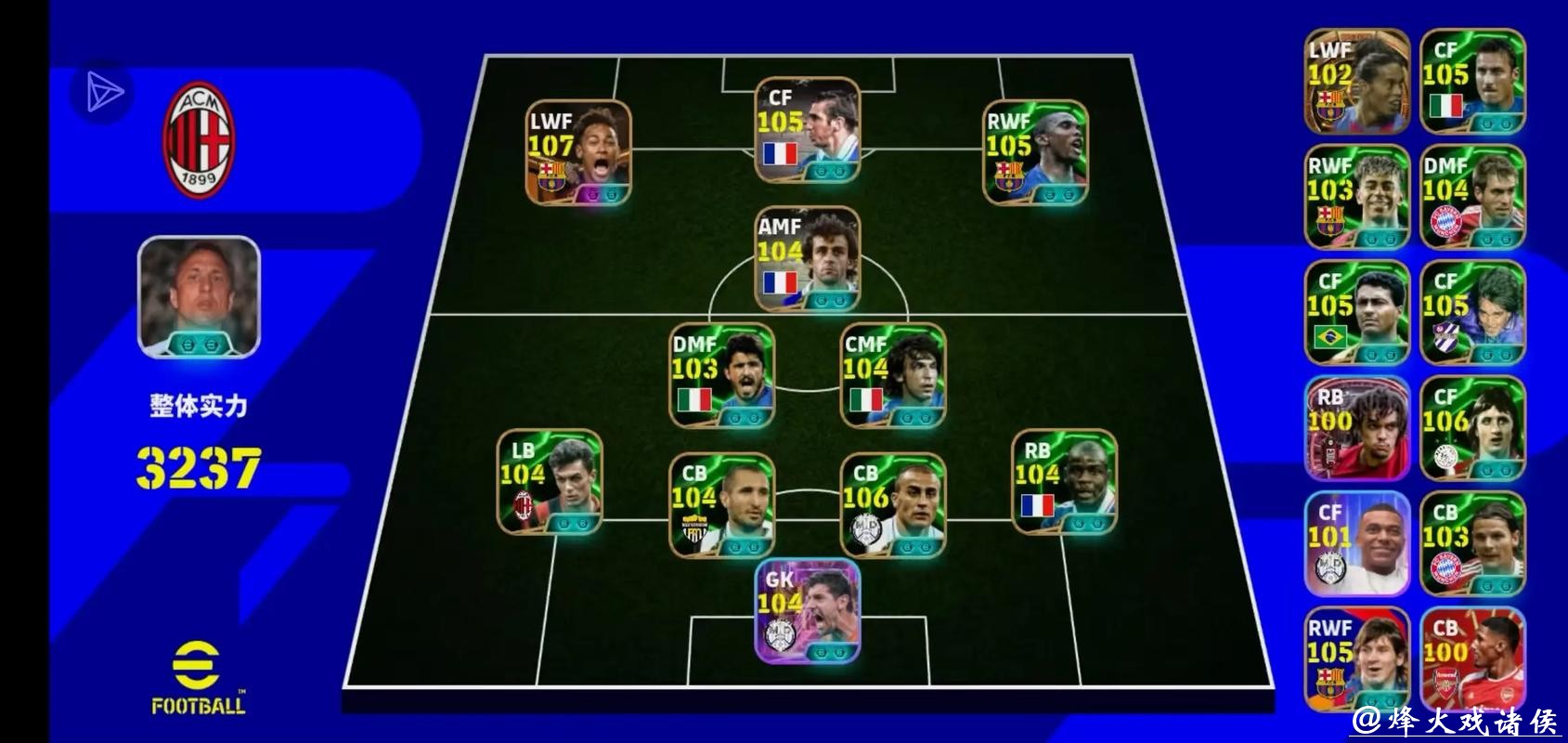Screen dimensions: 1568x743
Task: Choose the substitute CF 101 card
Action: point(1356,543)
